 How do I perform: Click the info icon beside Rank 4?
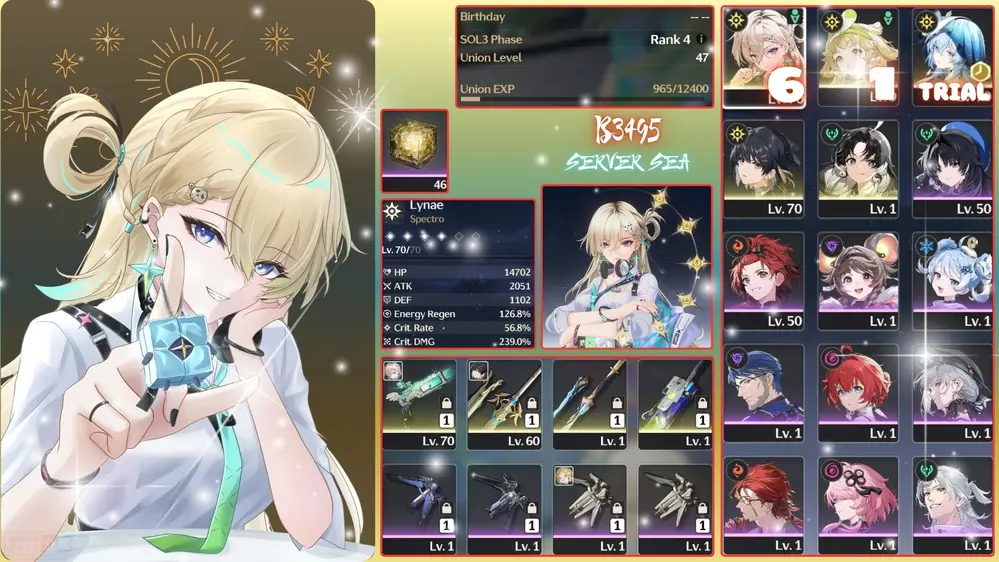[x=701, y=40]
